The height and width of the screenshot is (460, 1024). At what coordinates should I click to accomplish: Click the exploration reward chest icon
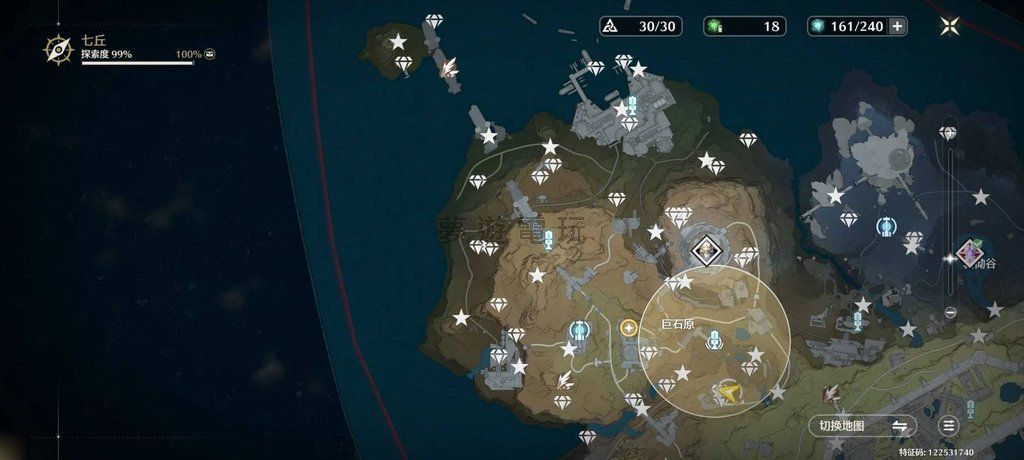click(x=210, y=54)
